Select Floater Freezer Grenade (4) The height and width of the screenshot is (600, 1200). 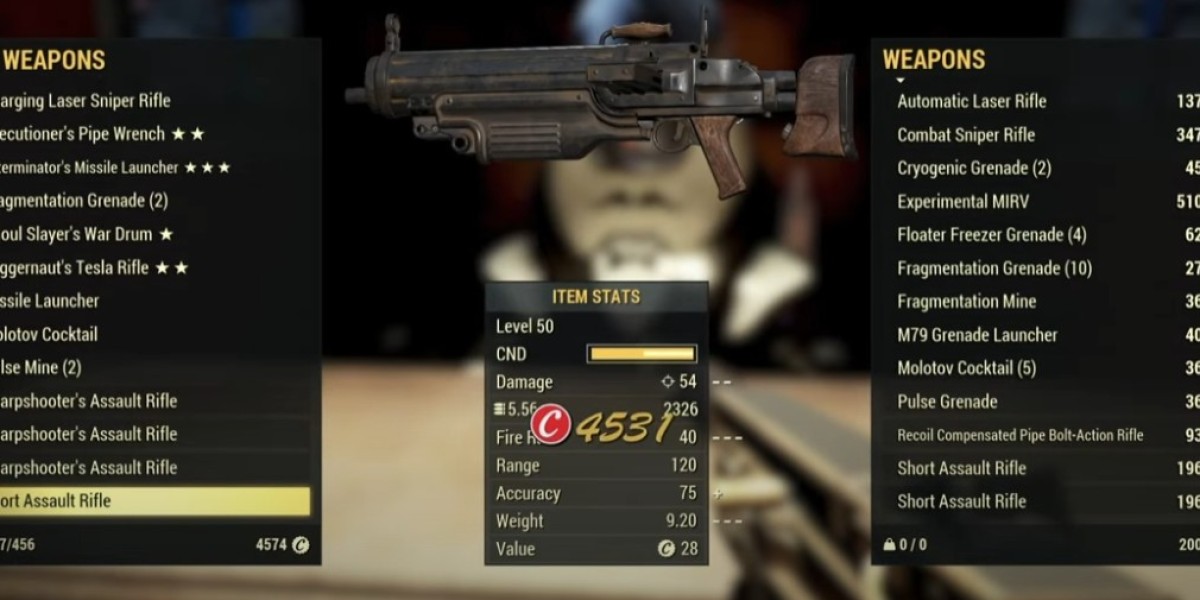tap(992, 235)
